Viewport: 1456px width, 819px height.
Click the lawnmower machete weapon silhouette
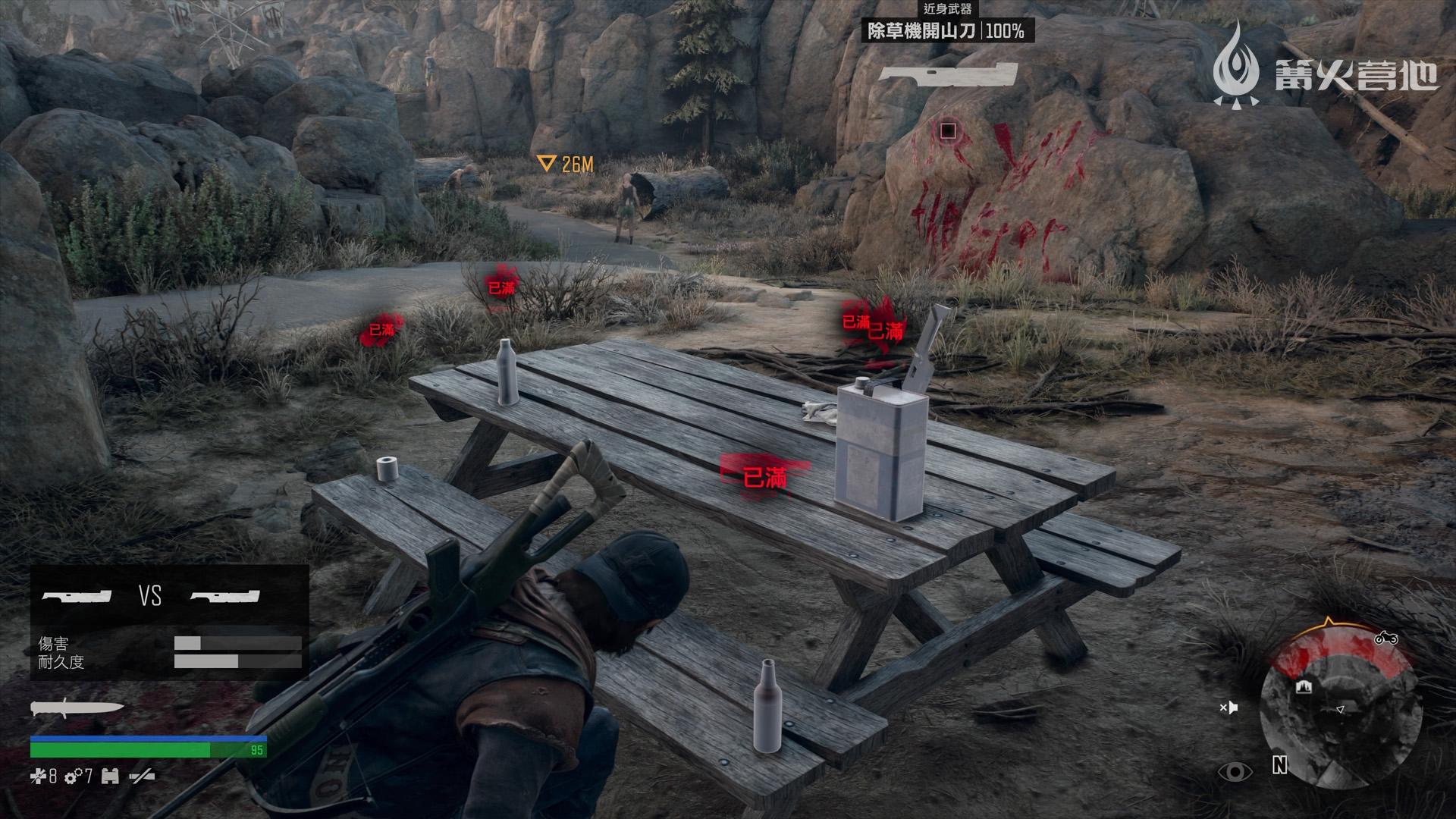[948, 76]
